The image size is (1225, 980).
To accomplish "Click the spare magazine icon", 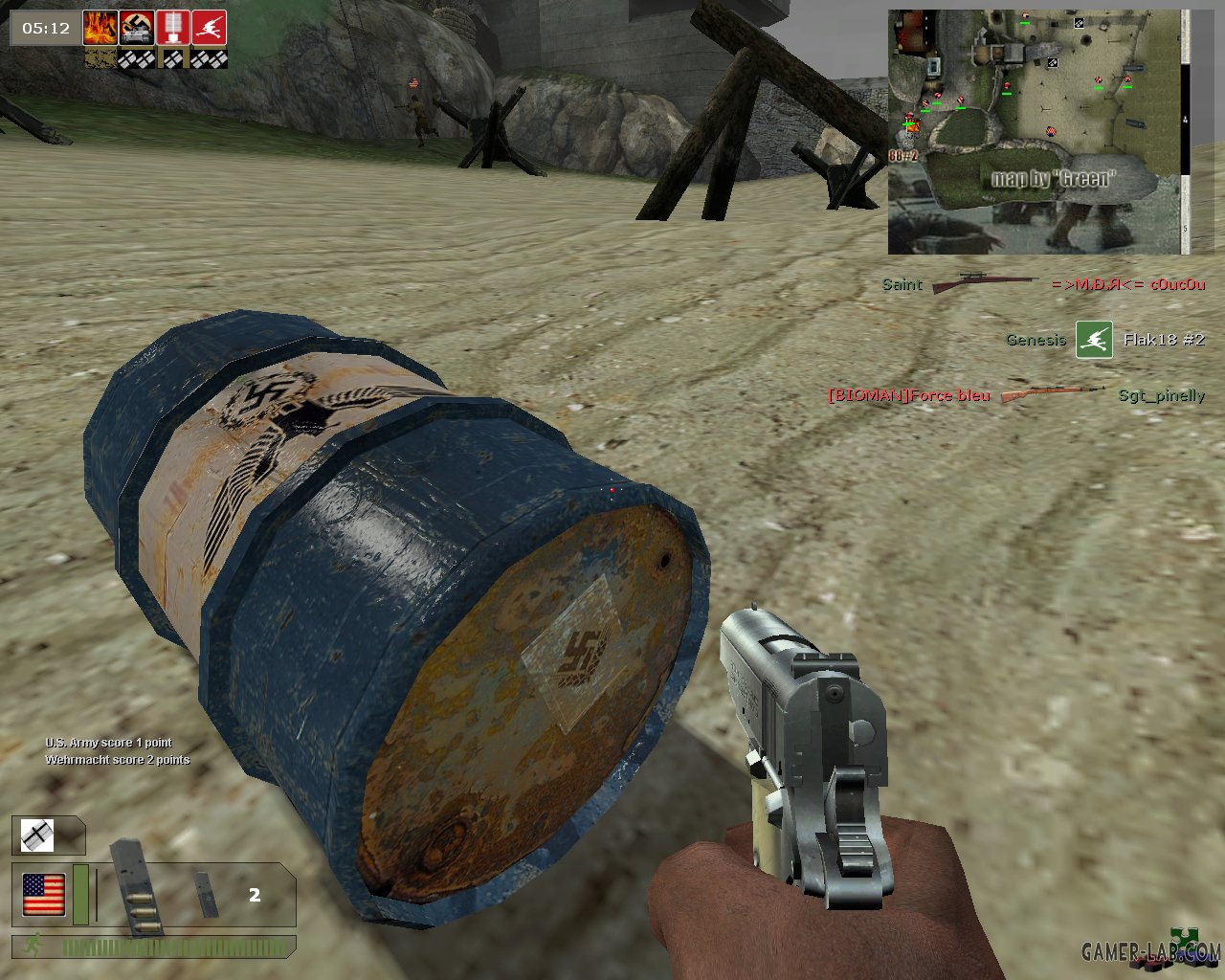I will click(x=205, y=894).
